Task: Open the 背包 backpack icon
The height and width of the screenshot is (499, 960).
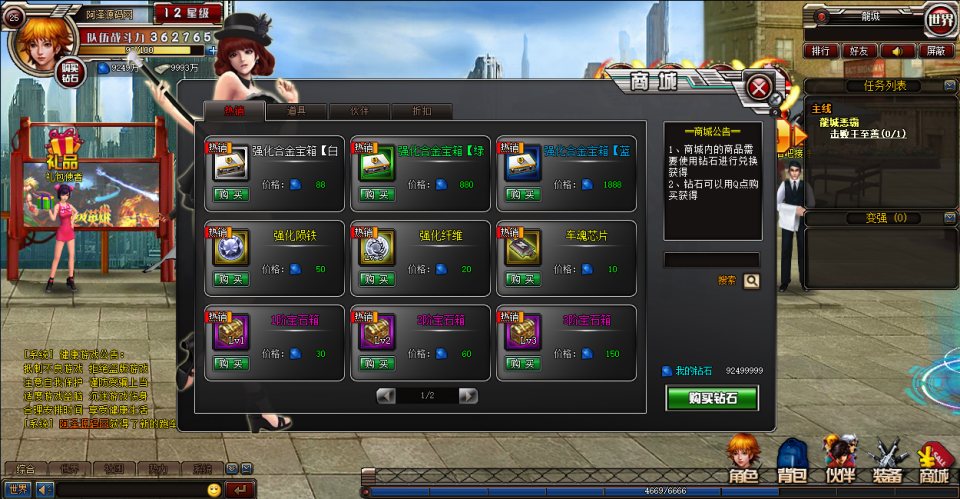Action: tap(792, 460)
